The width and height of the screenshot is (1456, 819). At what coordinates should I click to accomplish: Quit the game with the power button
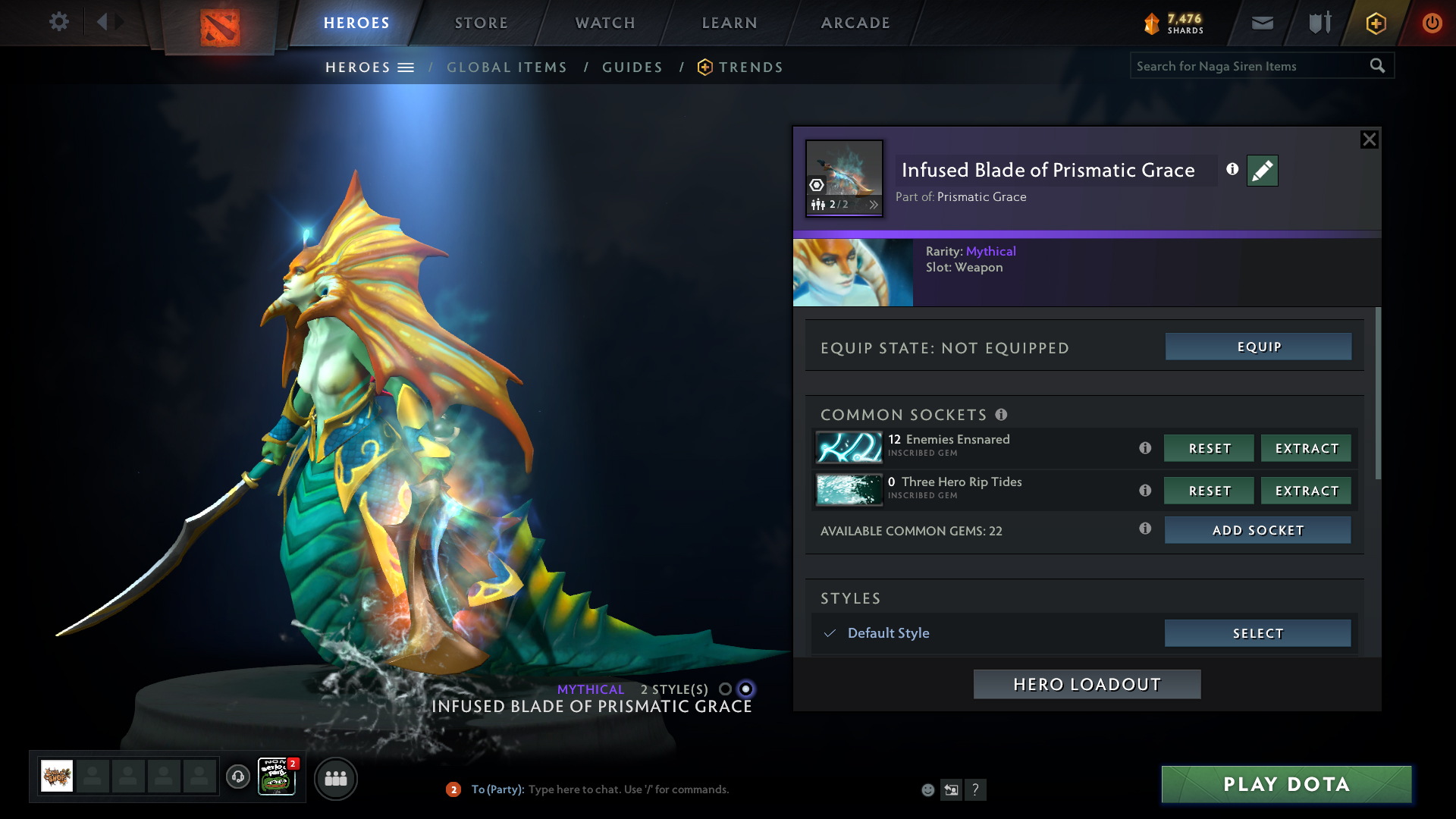tap(1432, 23)
